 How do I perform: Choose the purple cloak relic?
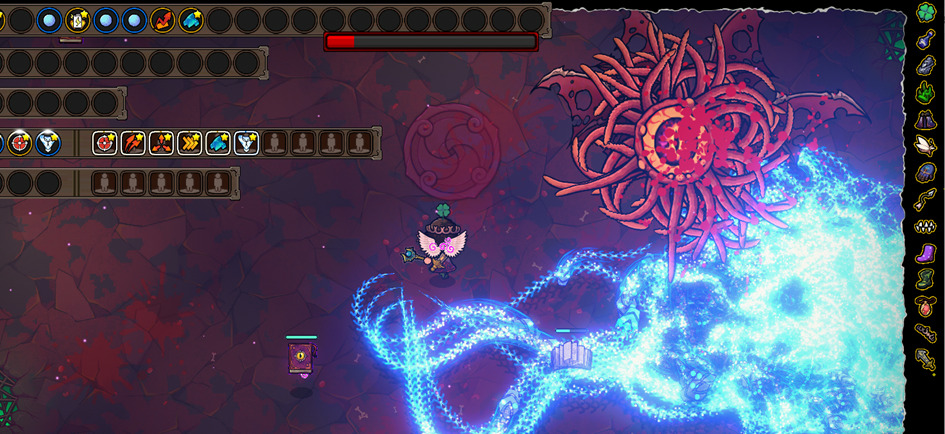(926, 120)
